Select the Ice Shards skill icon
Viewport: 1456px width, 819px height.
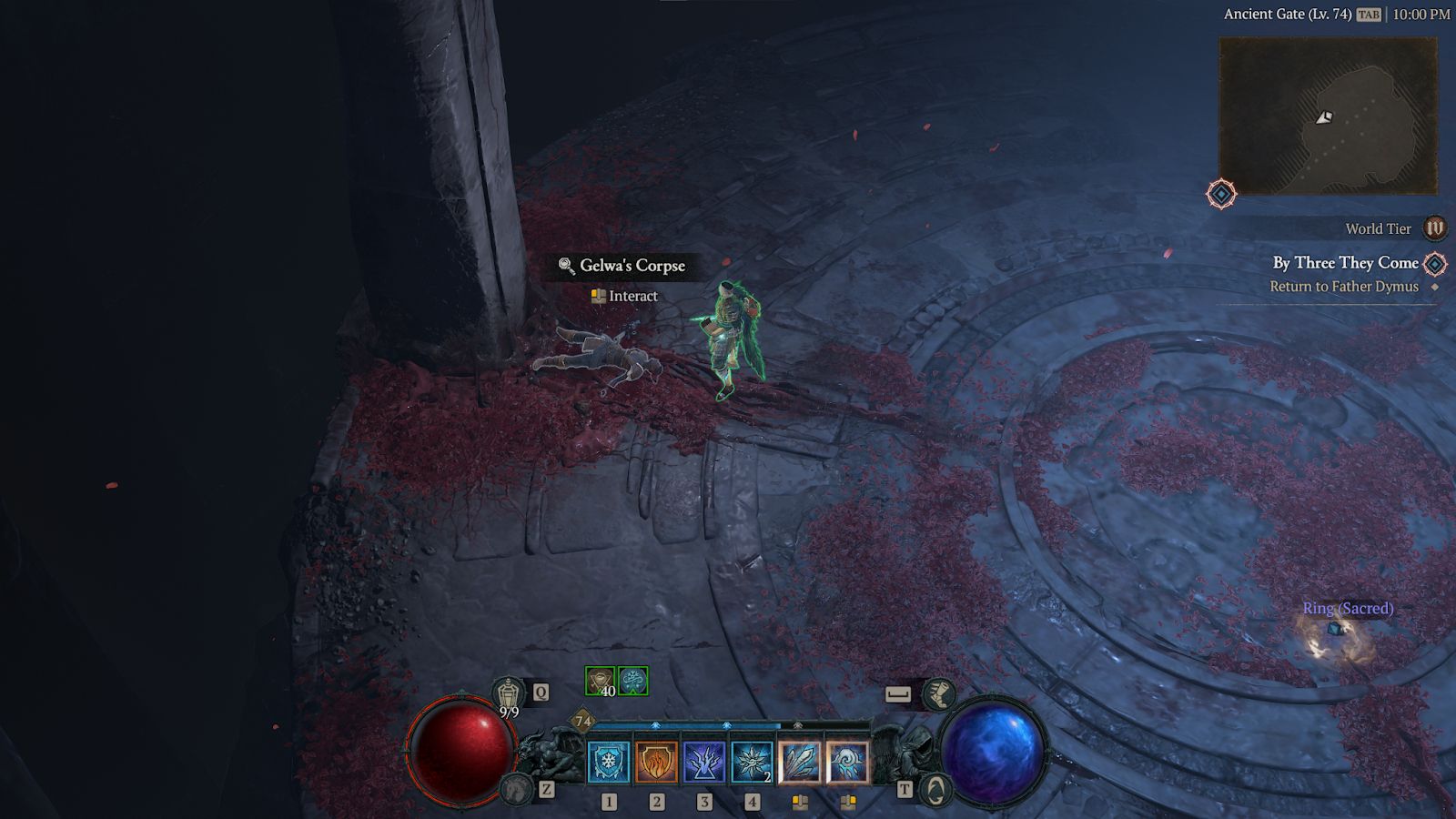click(800, 763)
